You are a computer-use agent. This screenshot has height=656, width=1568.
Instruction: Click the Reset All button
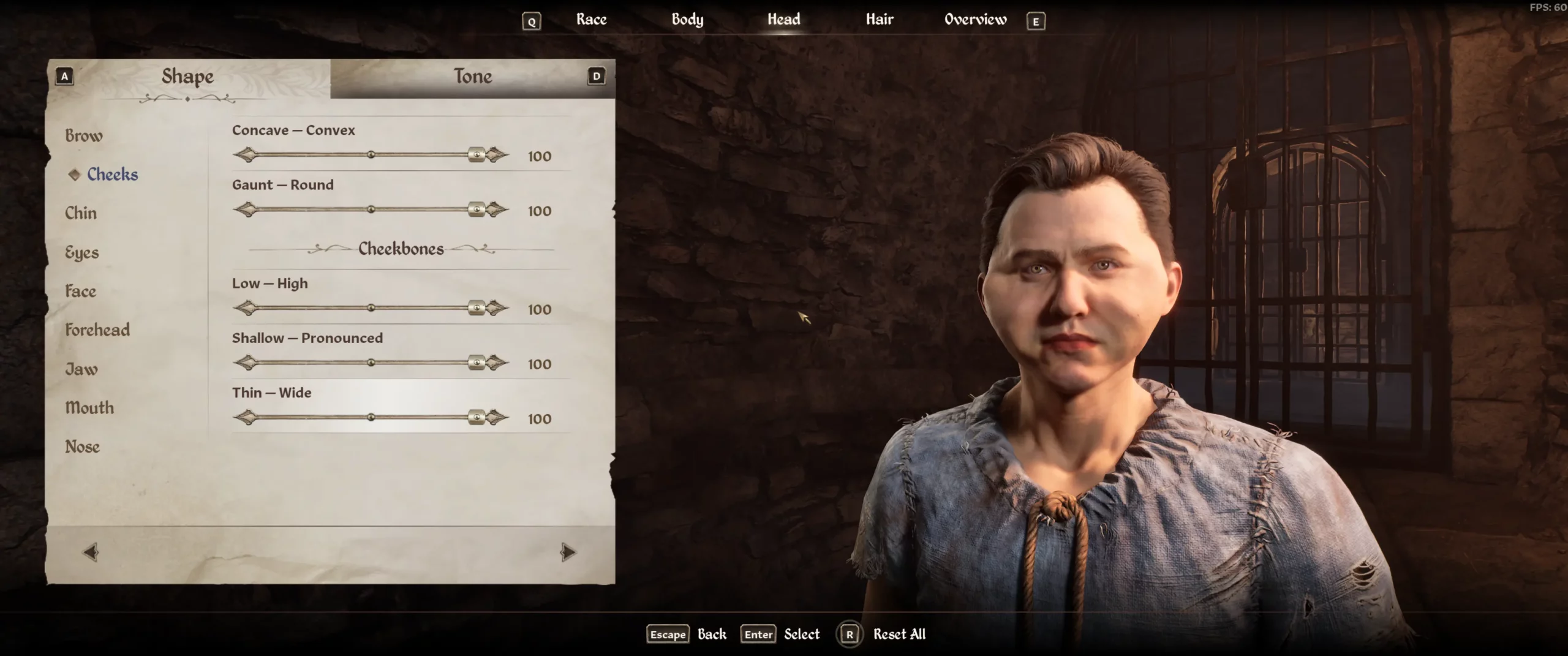click(x=899, y=635)
